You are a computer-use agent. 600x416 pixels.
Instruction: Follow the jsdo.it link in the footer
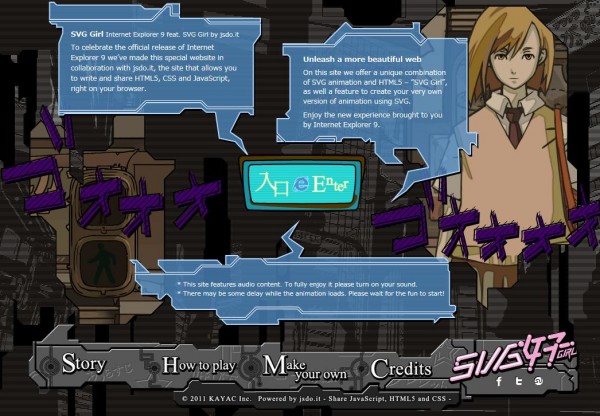(305, 398)
